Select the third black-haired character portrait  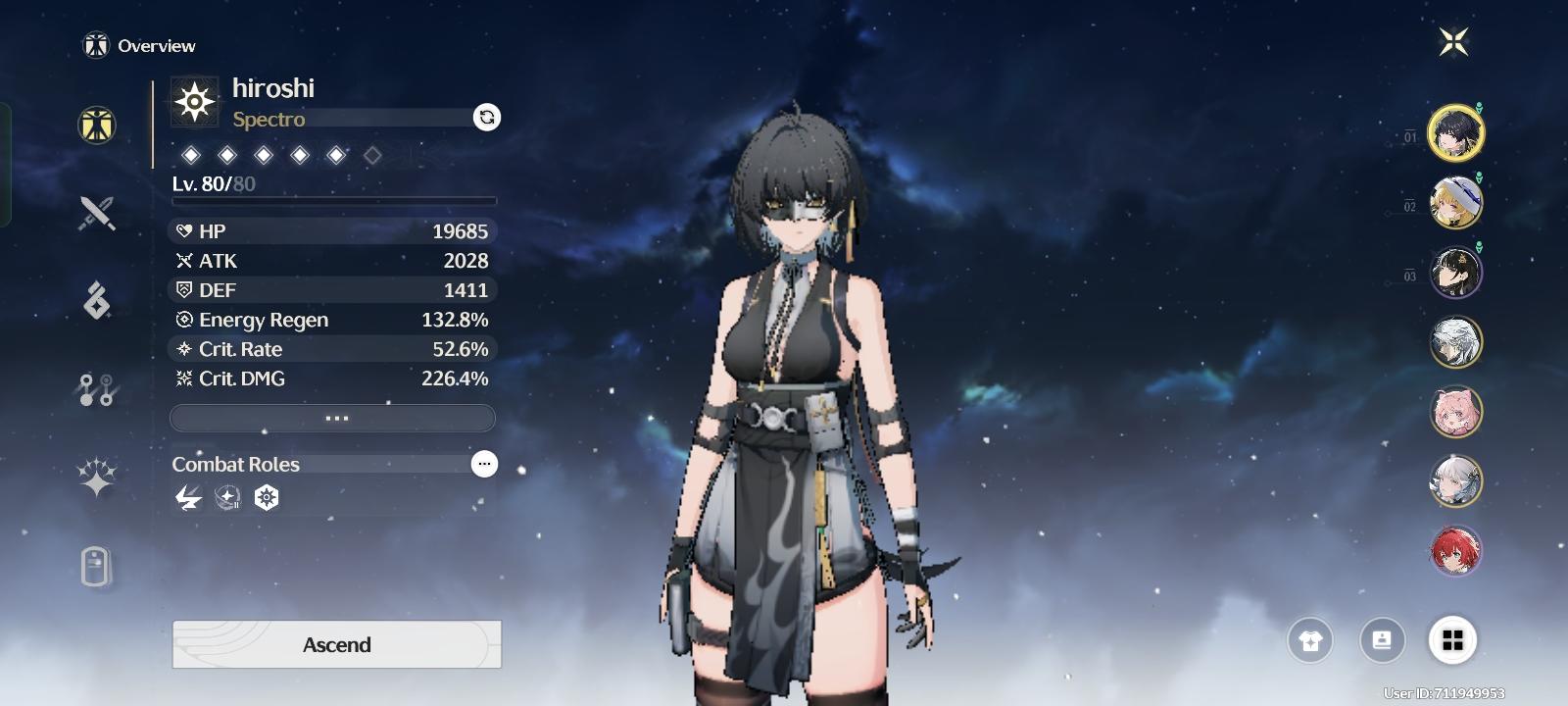(1455, 273)
